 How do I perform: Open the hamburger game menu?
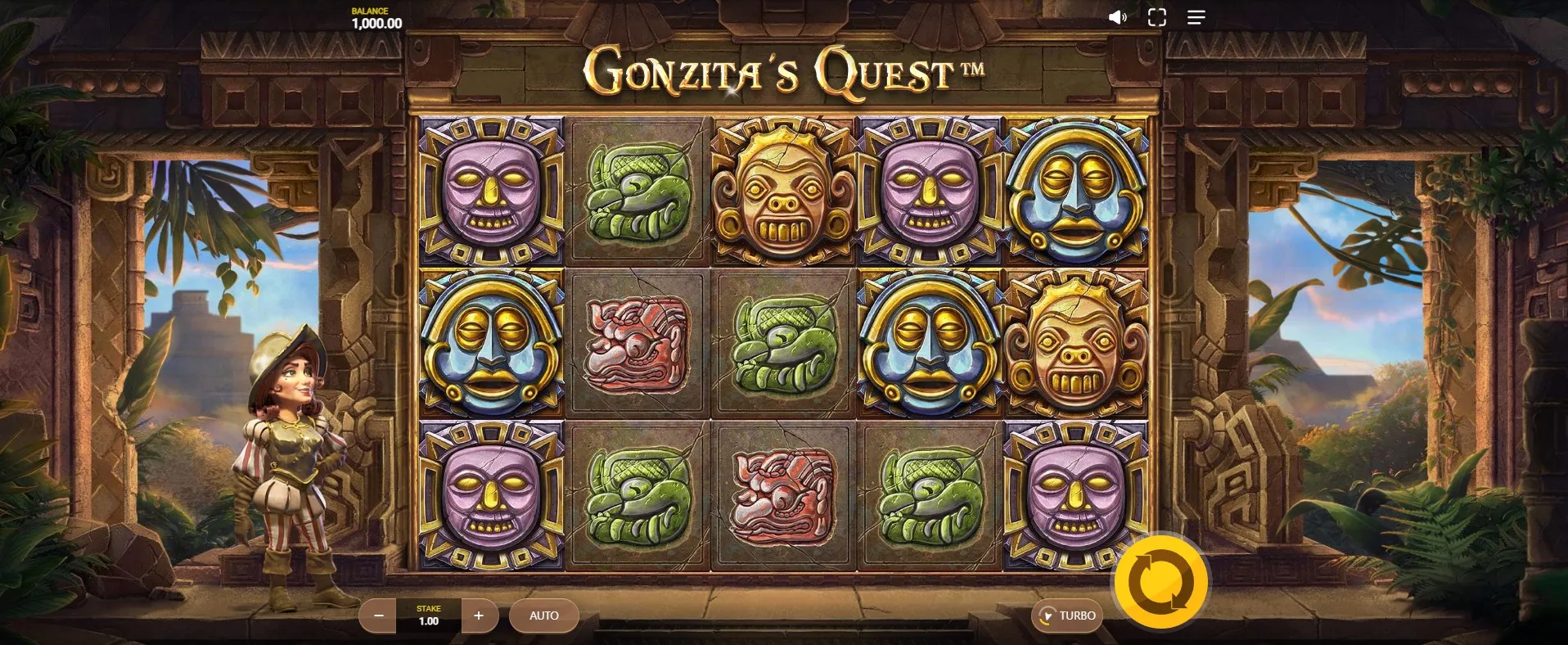click(1196, 18)
